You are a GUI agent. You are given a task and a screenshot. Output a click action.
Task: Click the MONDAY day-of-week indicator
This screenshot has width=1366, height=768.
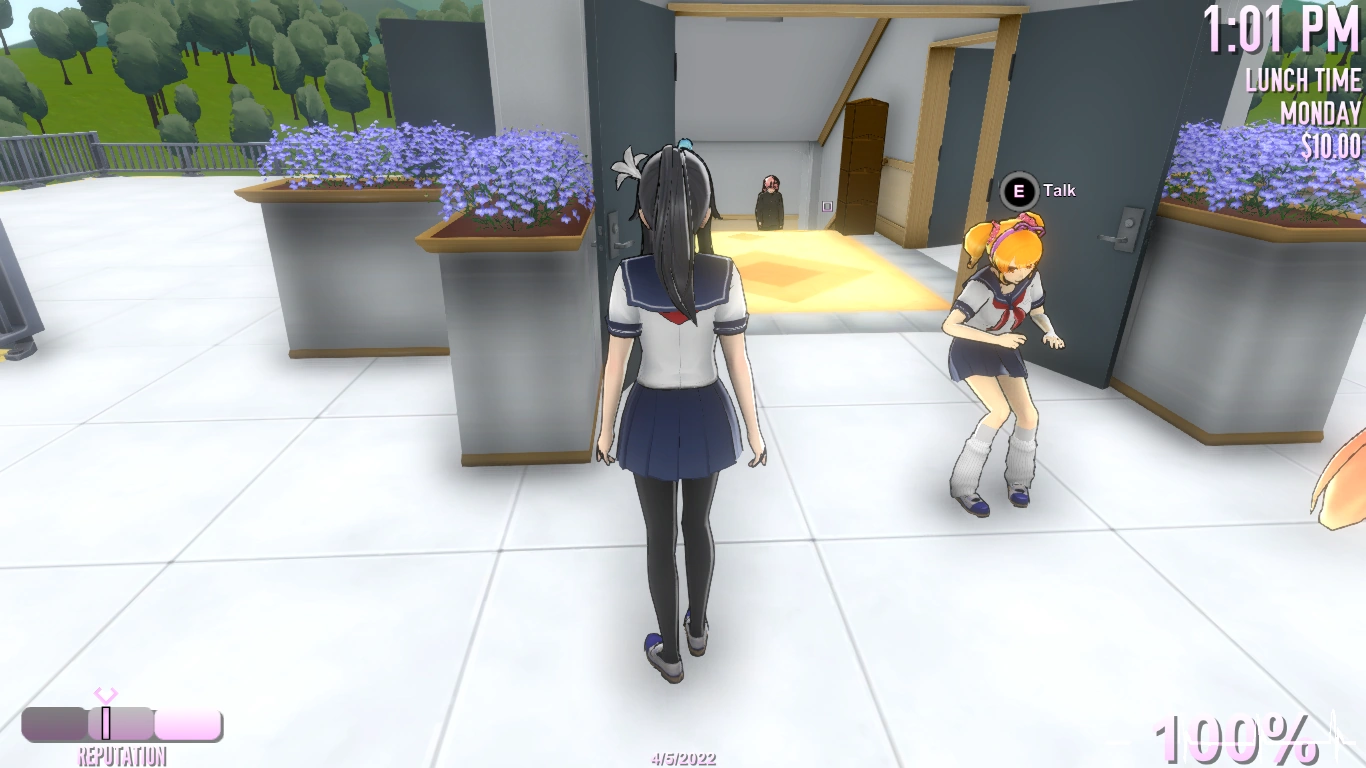click(1322, 113)
